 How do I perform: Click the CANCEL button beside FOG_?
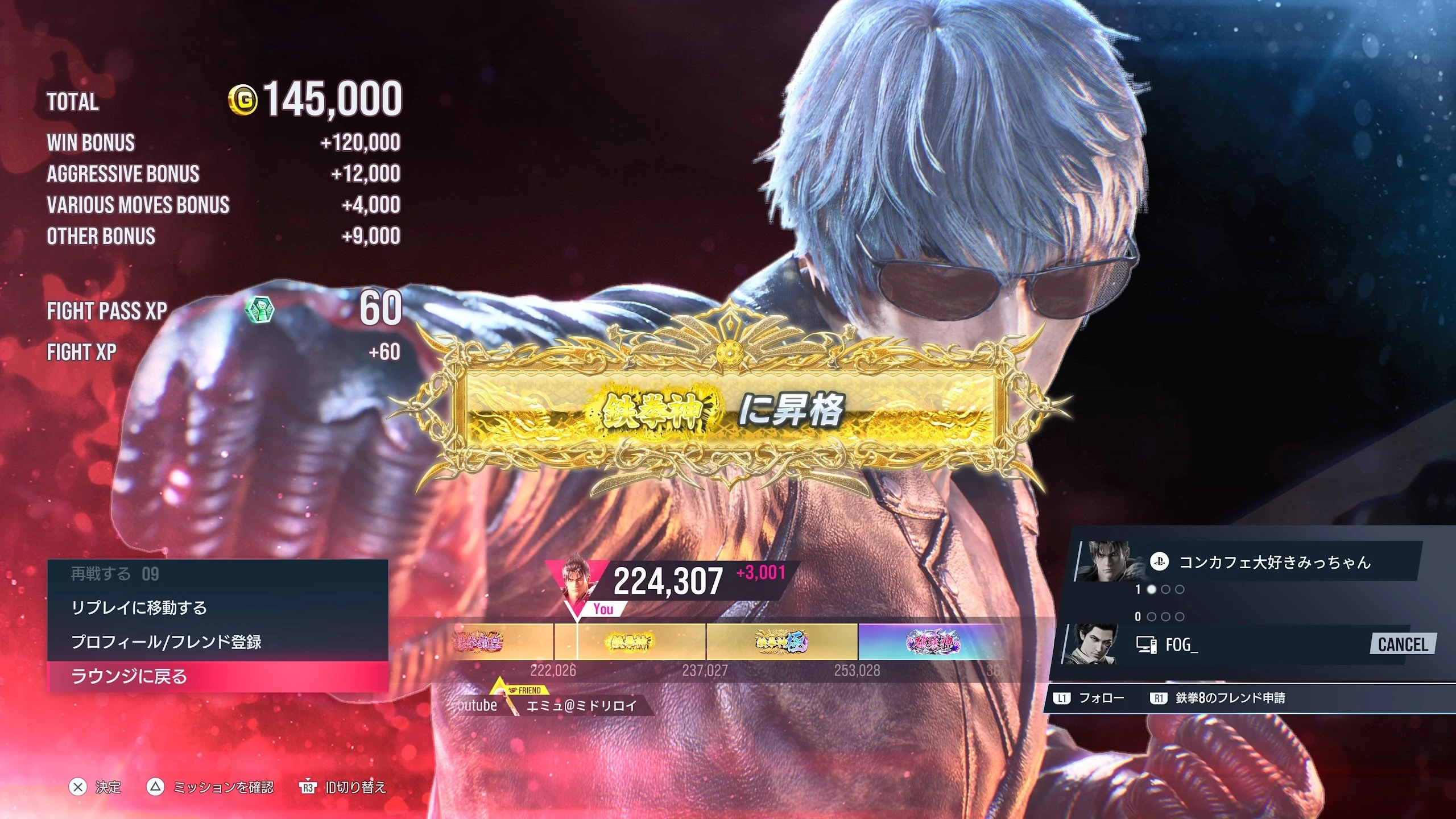click(x=1403, y=644)
